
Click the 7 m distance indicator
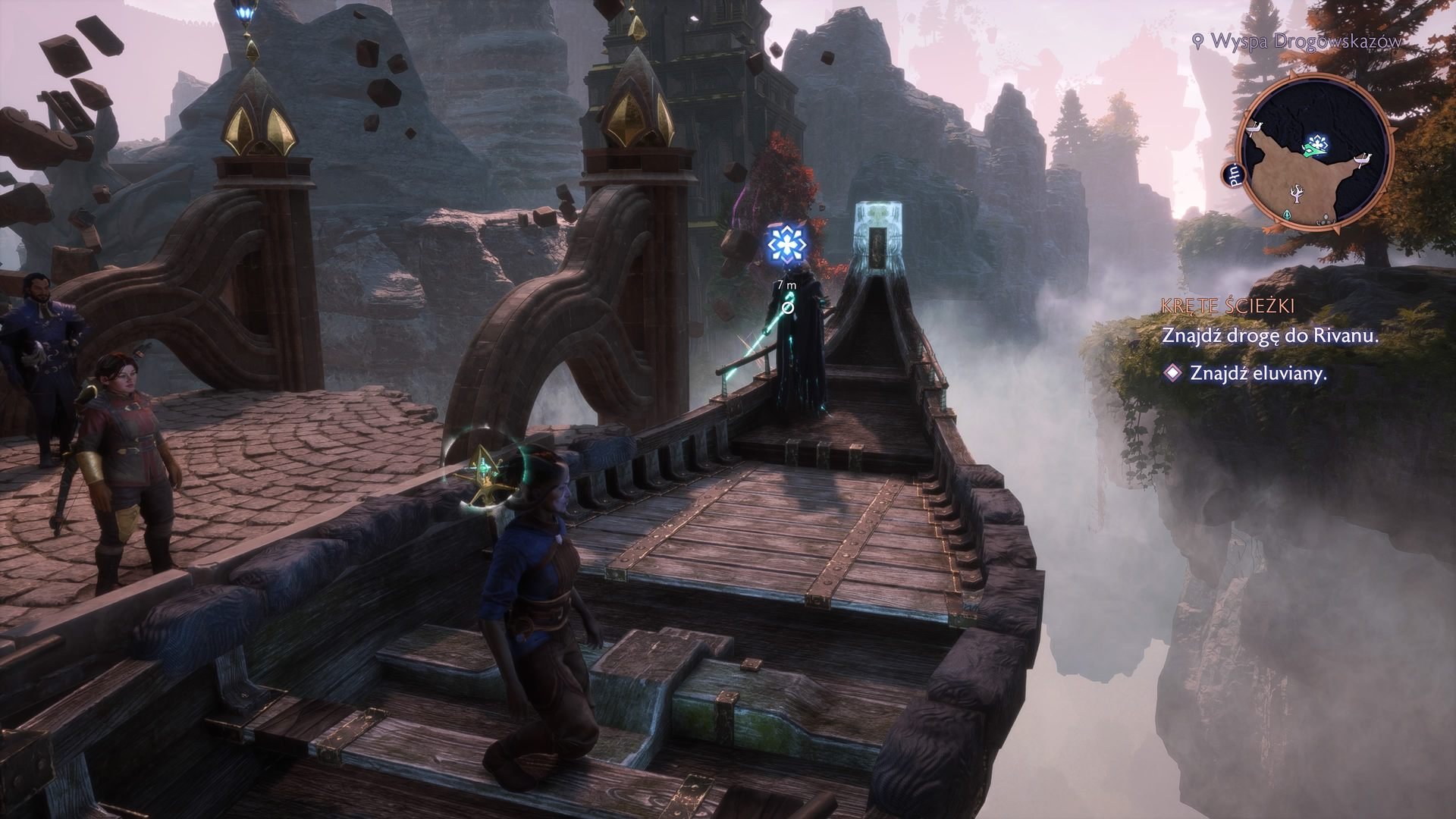[785, 286]
